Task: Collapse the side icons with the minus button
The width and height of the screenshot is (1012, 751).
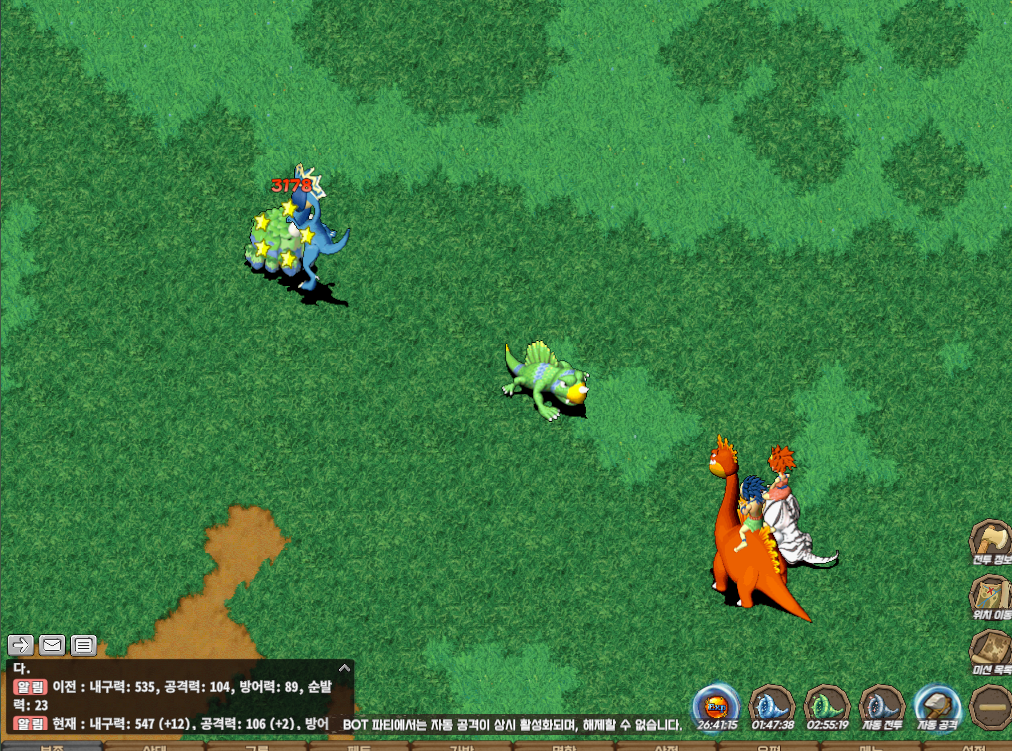Action: tap(991, 706)
